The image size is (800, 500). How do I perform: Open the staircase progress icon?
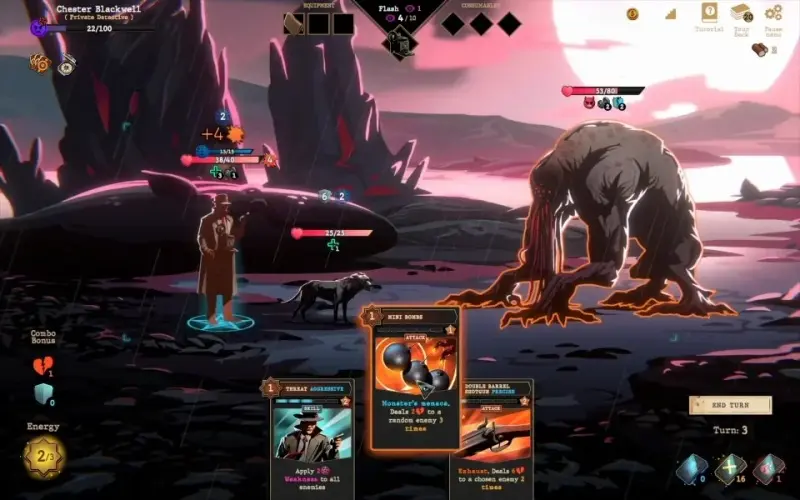click(670, 14)
